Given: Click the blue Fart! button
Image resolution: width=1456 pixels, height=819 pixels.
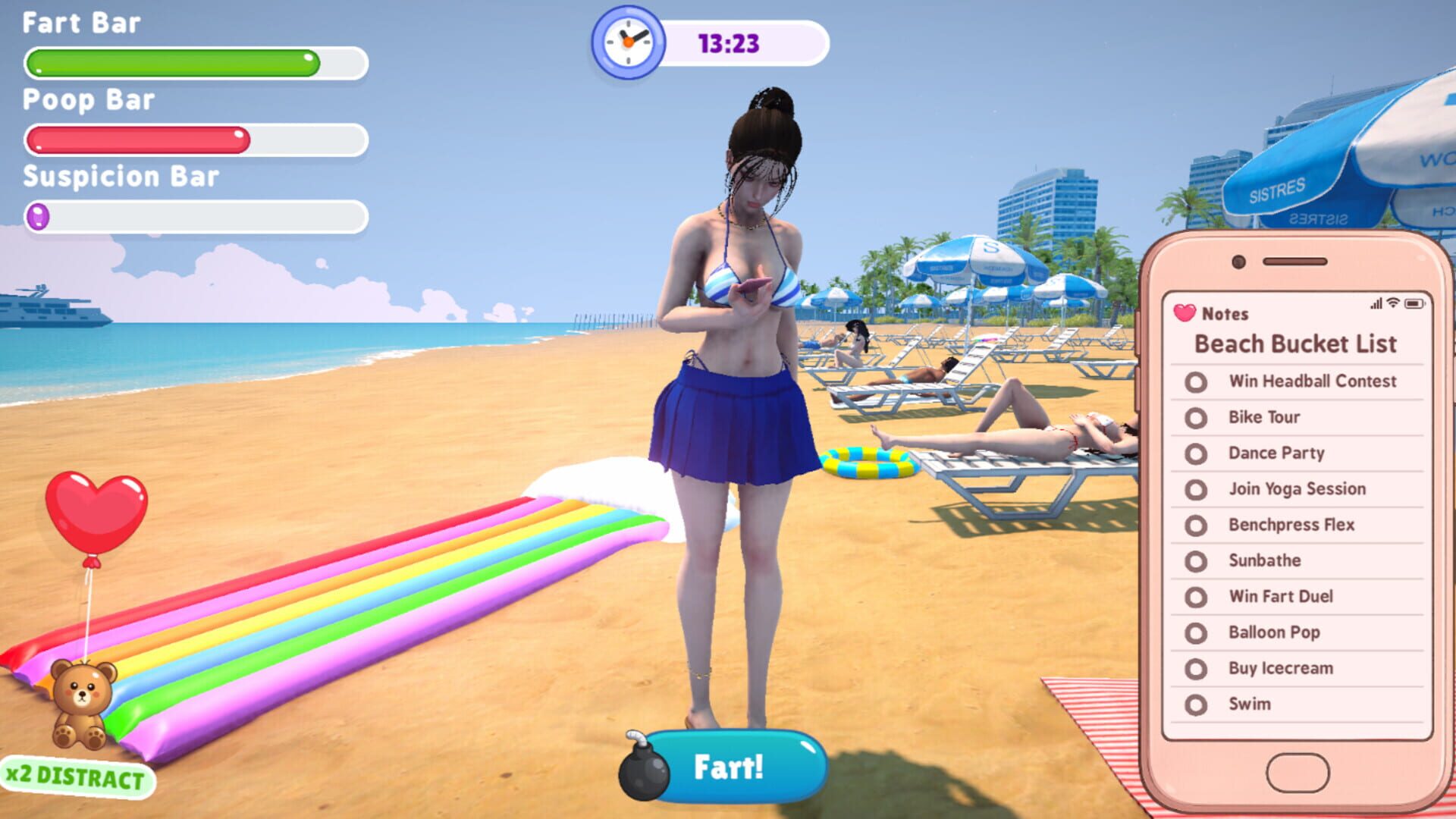Looking at the screenshot, I should coord(728,767).
